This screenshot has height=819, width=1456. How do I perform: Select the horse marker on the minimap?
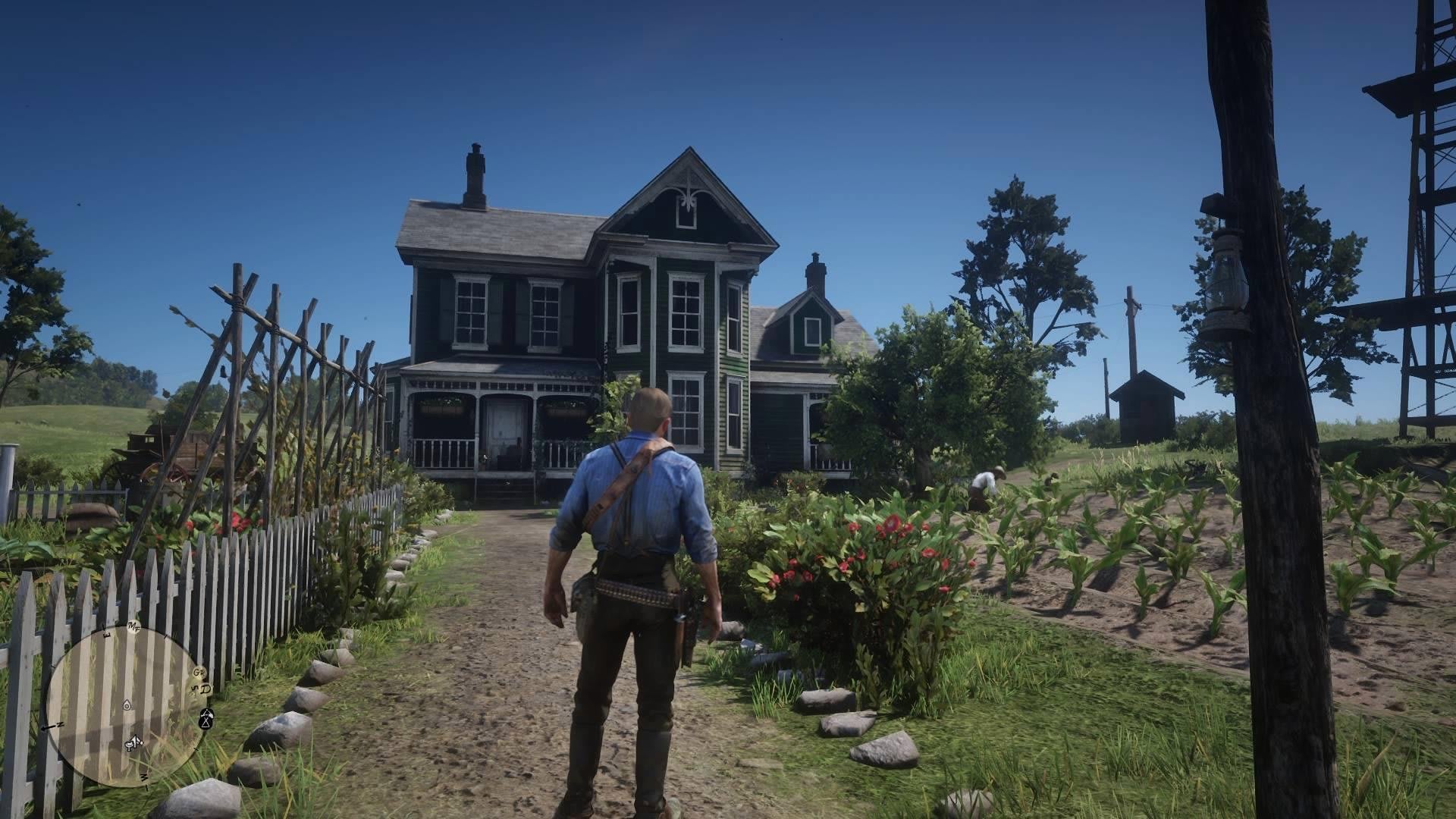135,742
